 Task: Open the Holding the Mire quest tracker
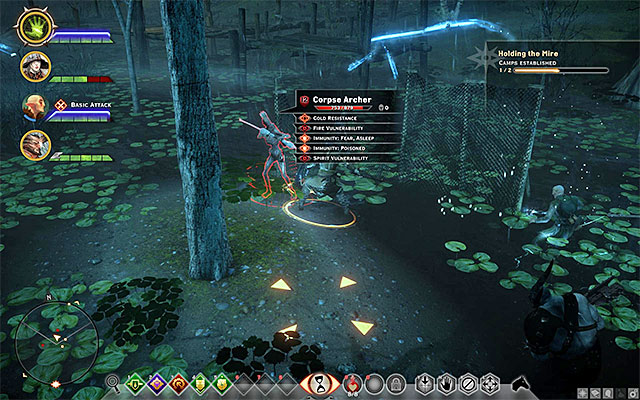[540, 58]
